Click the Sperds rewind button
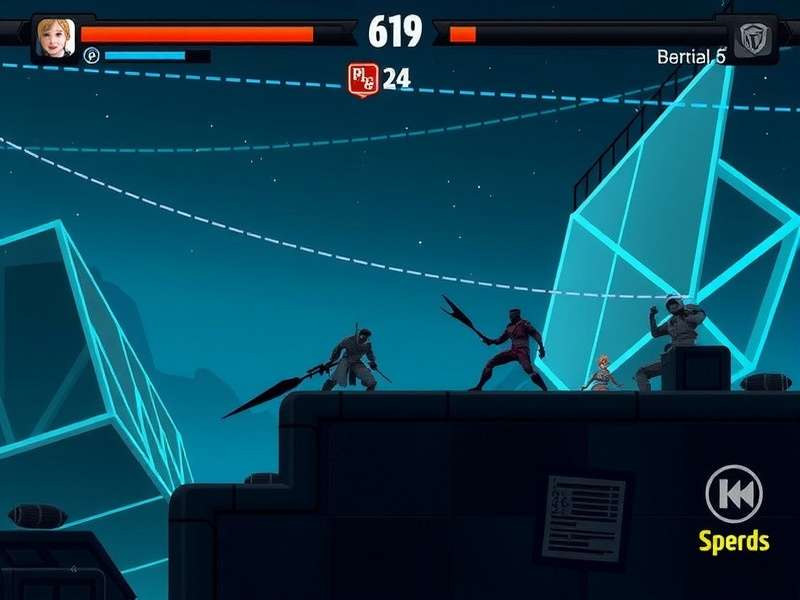This screenshot has height=600, width=800. pos(734,494)
